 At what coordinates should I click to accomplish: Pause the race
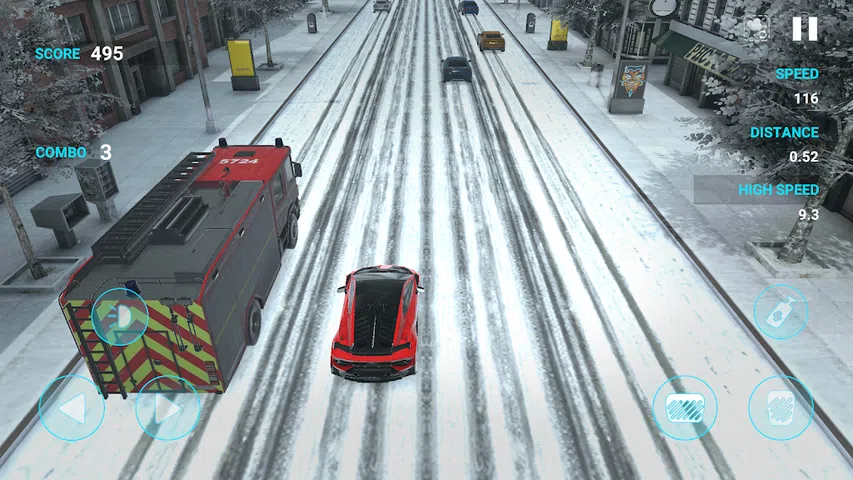804,29
